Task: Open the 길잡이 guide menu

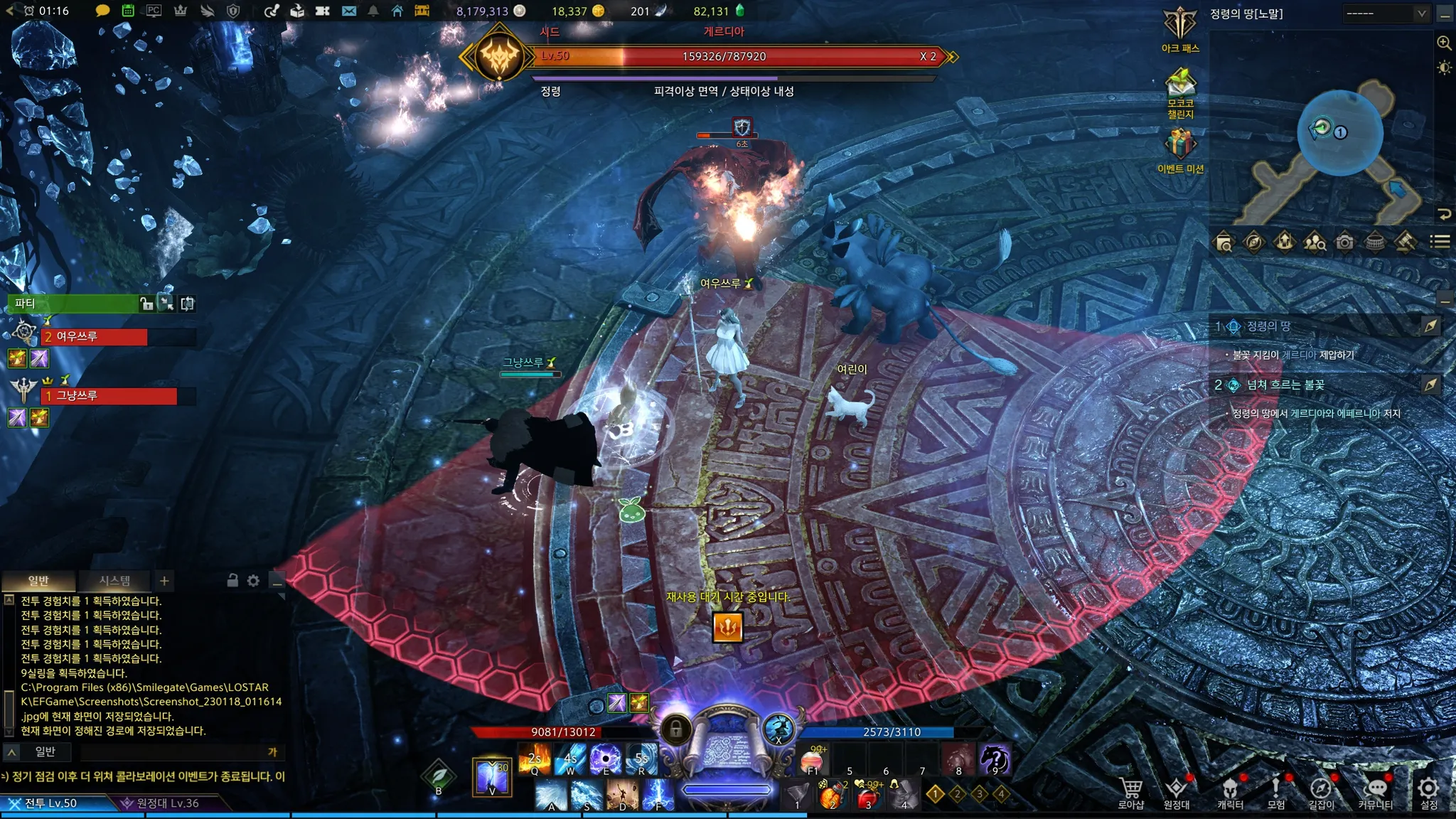Action: 1321,792
